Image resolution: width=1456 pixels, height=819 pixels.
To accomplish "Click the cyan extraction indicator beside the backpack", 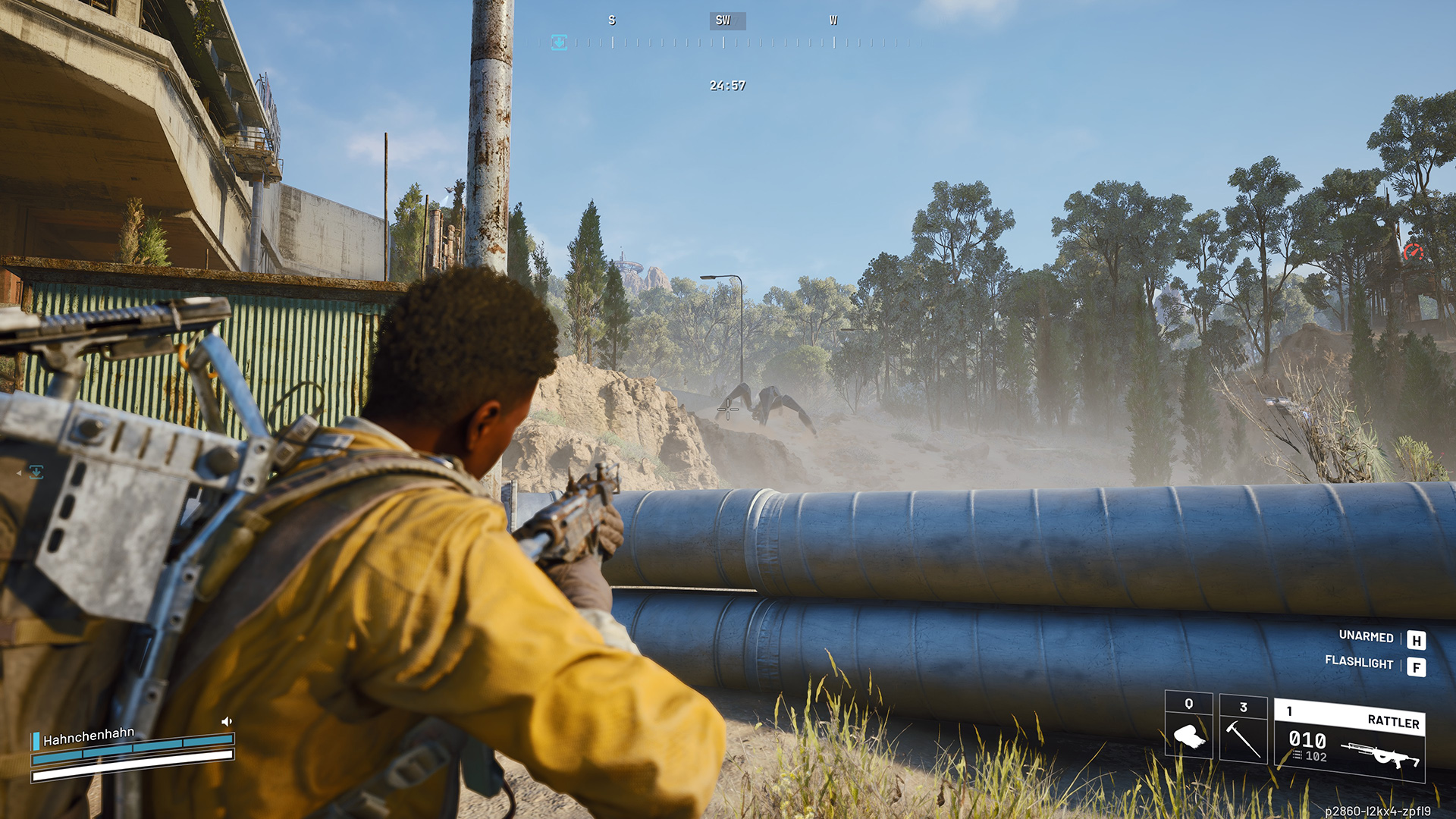I will pos(36,472).
